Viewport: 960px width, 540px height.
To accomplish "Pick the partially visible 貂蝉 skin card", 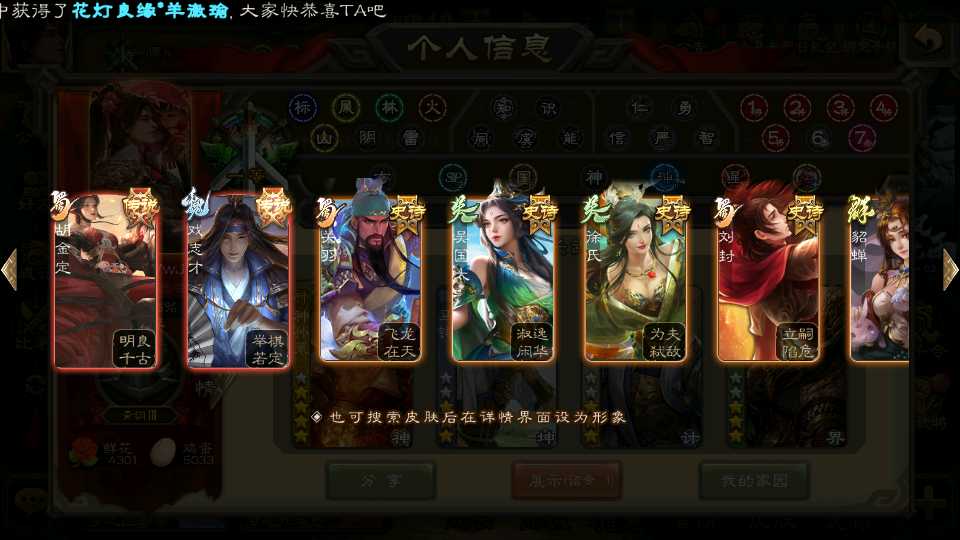I will click(x=880, y=280).
